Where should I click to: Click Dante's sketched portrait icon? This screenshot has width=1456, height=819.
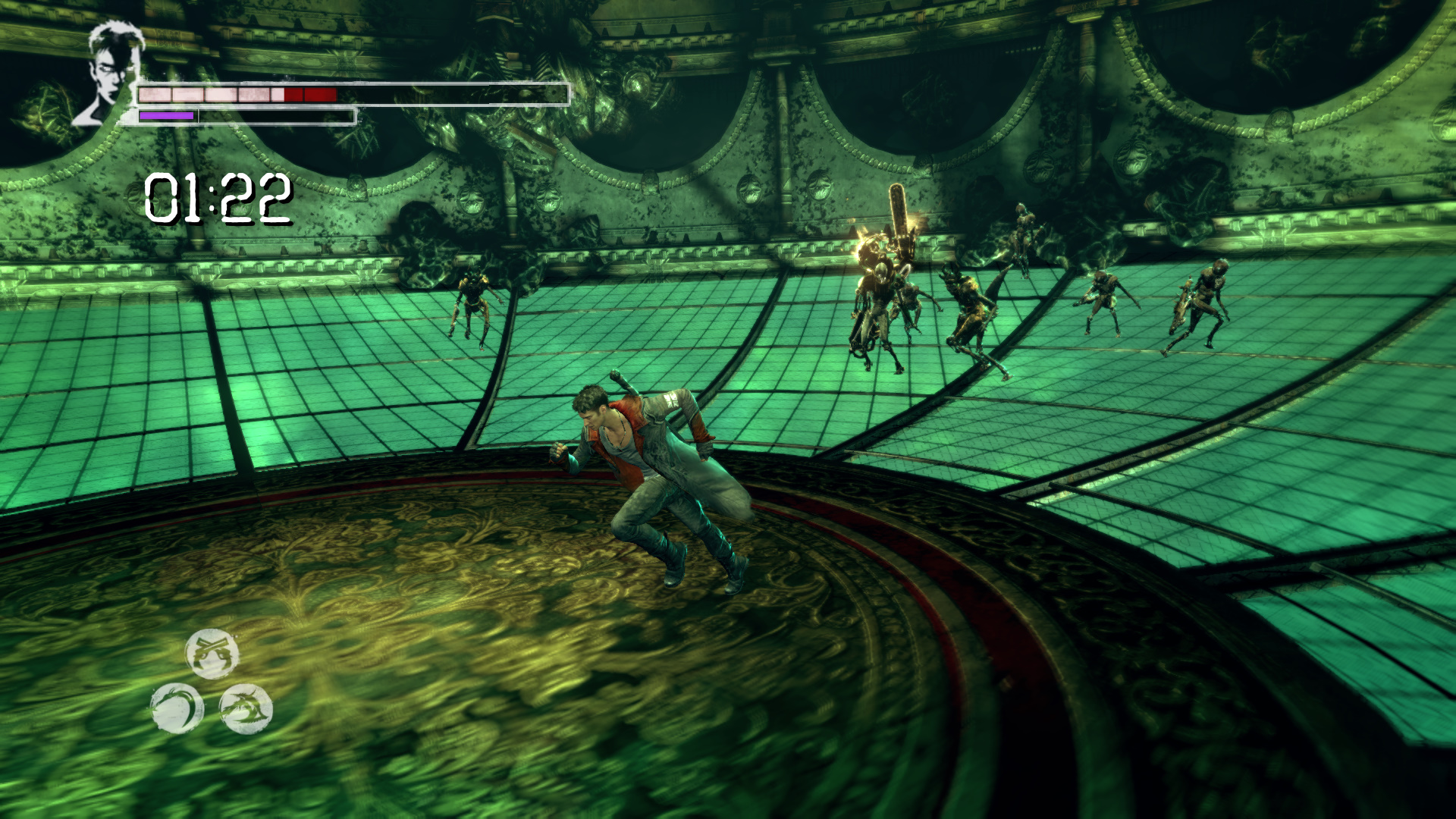108,73
